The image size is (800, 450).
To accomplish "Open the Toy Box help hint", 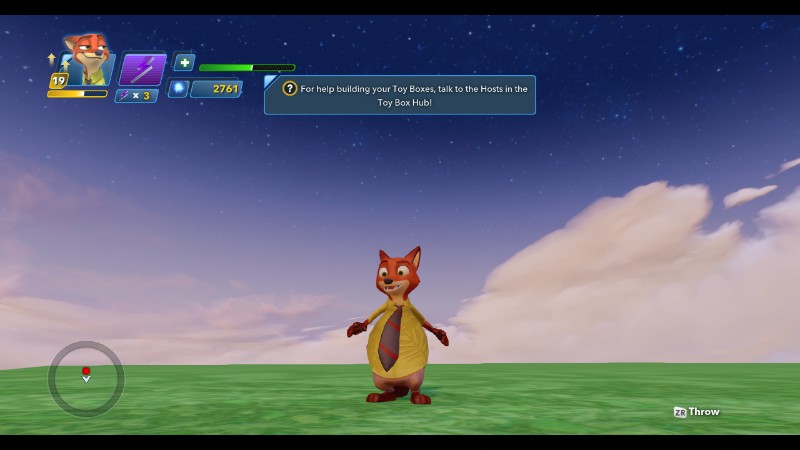I will point(400,95).
